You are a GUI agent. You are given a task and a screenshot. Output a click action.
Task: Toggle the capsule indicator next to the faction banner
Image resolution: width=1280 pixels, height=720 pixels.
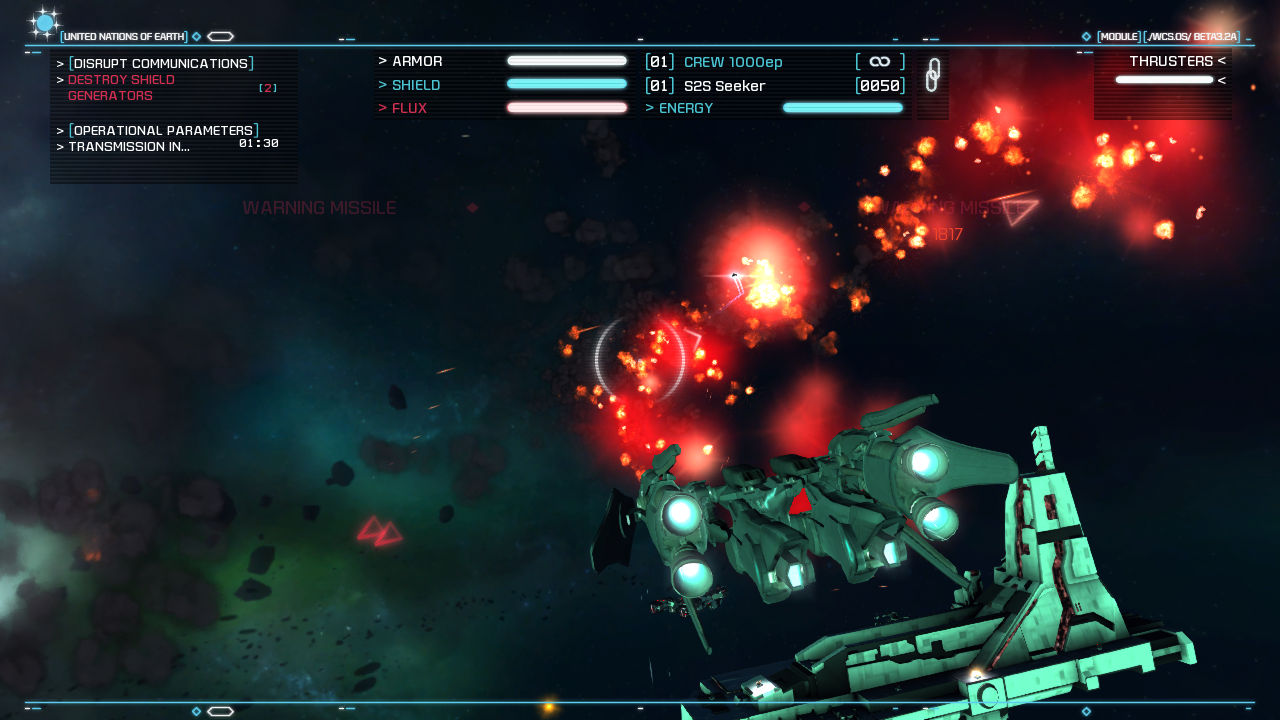point(219,36)
